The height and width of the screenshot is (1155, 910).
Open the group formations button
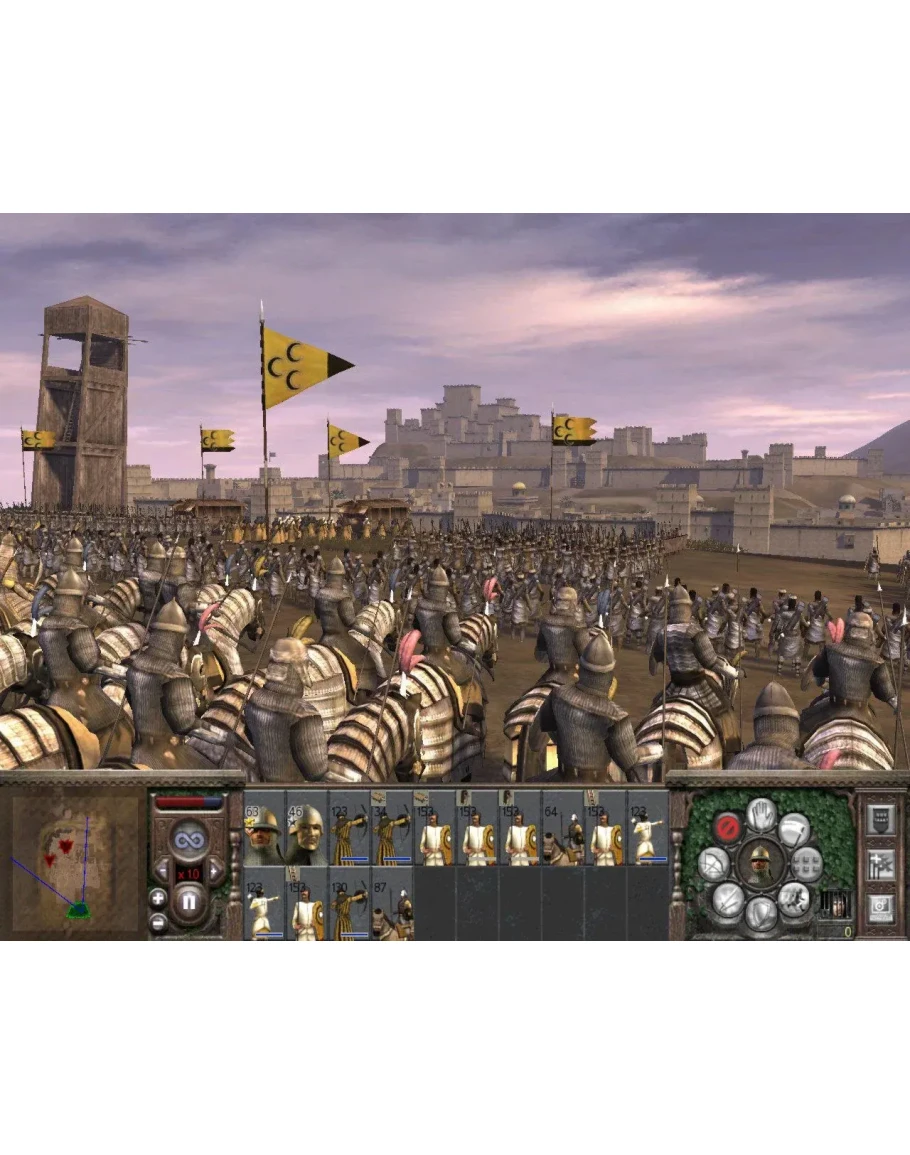(x=807, y=863)
